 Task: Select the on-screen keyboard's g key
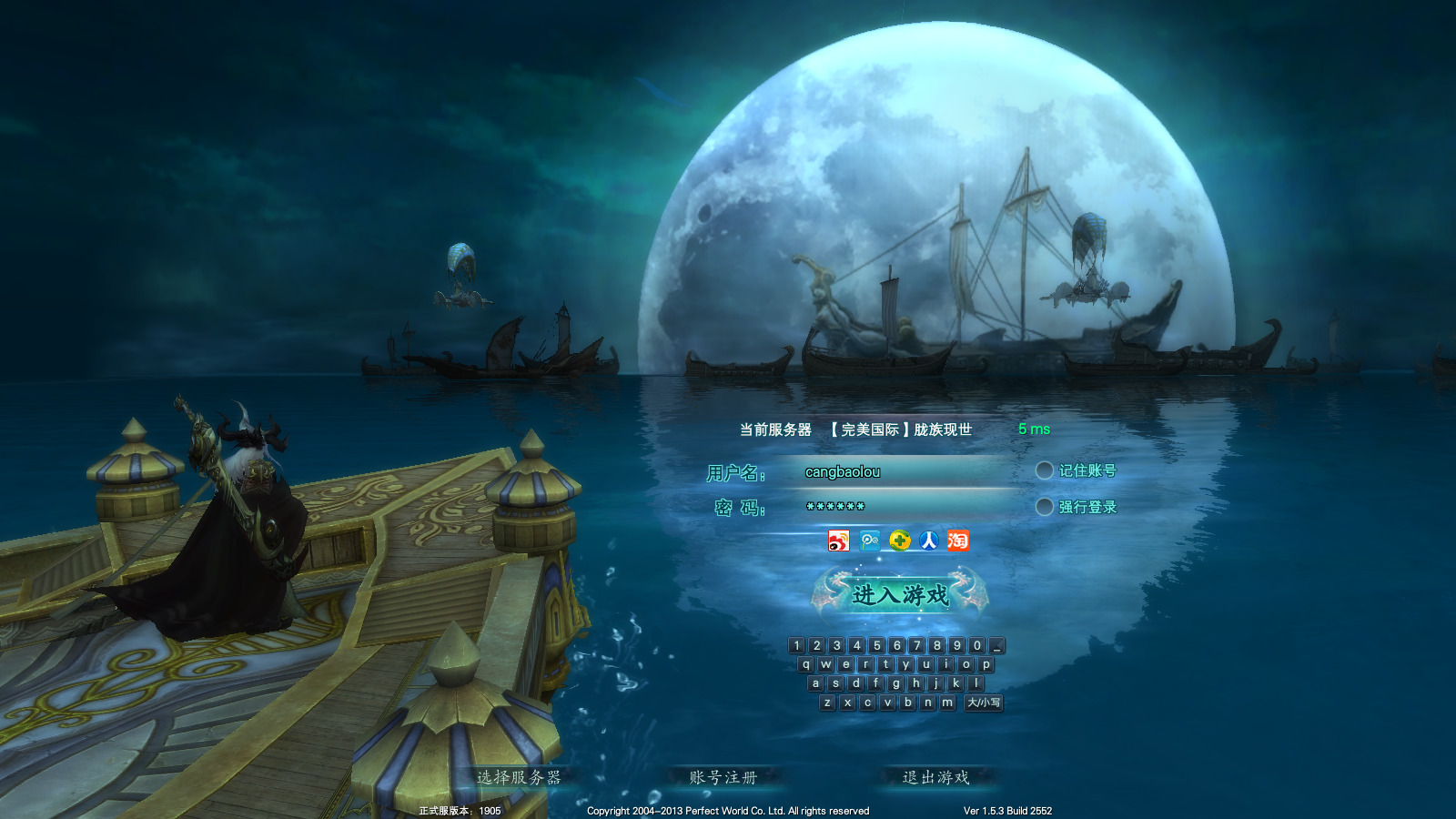click(896, 683)
